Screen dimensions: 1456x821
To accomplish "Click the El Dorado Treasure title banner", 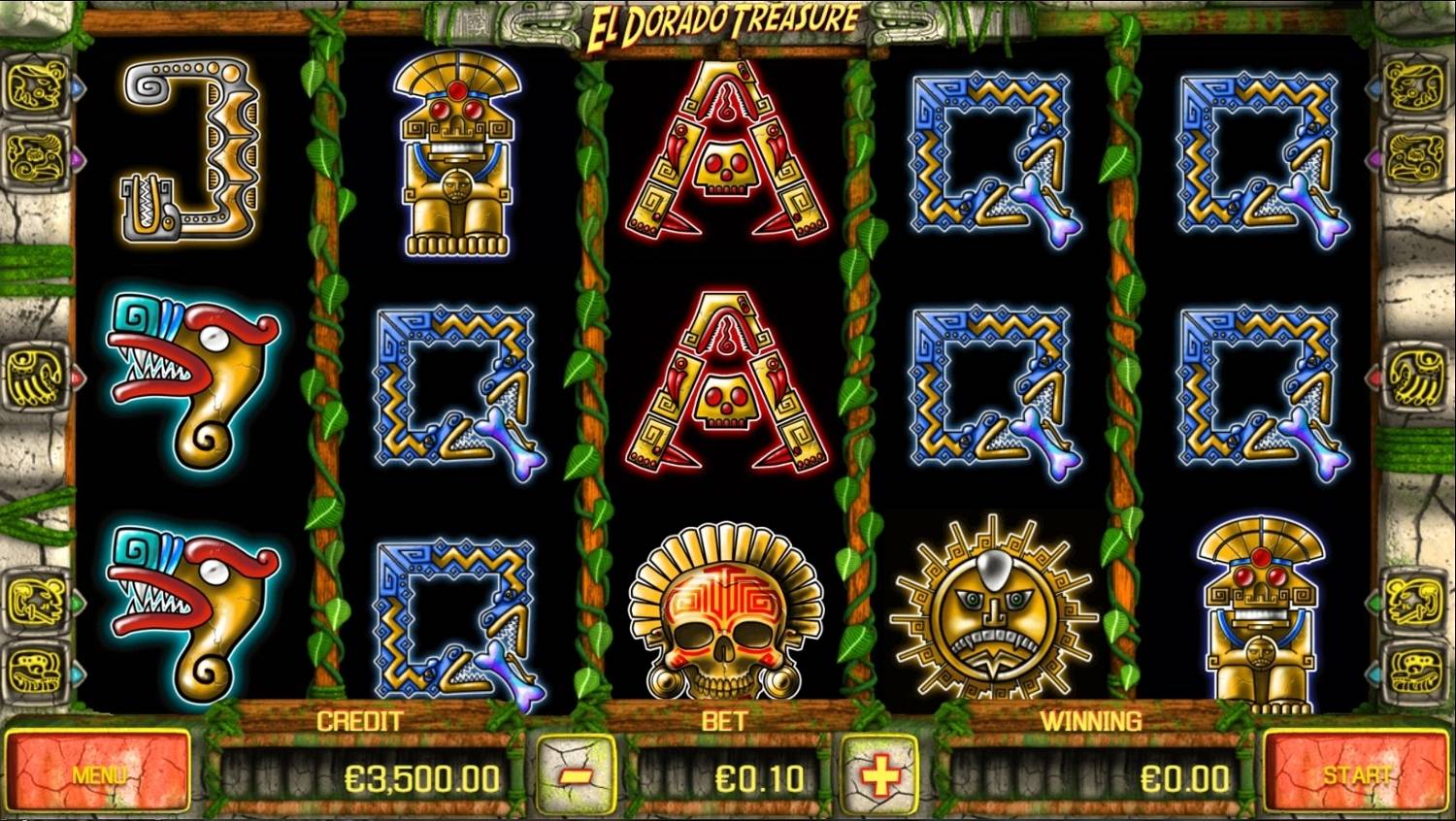I will pos(723,17).
